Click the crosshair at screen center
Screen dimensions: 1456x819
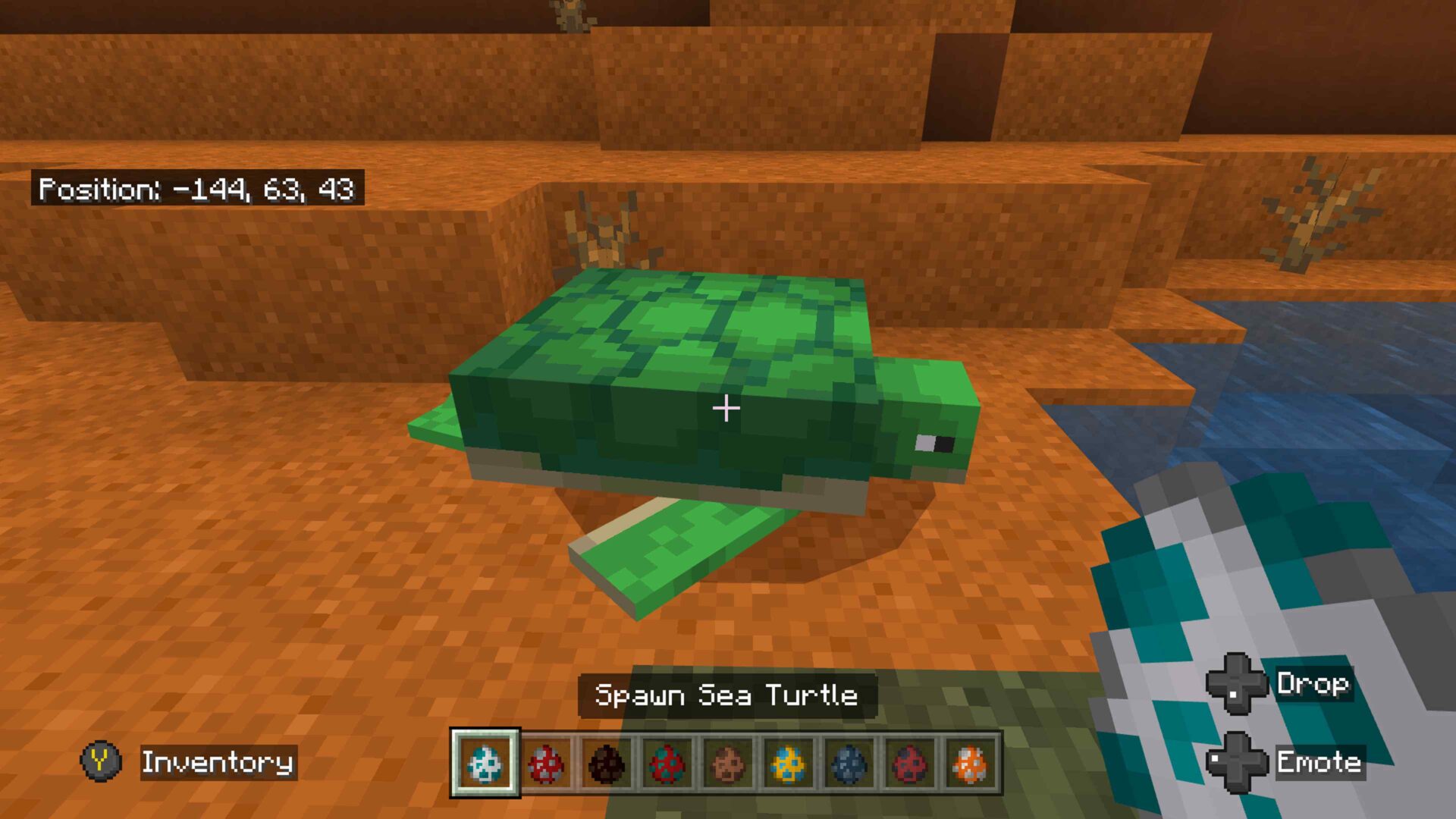coord(726,409)
